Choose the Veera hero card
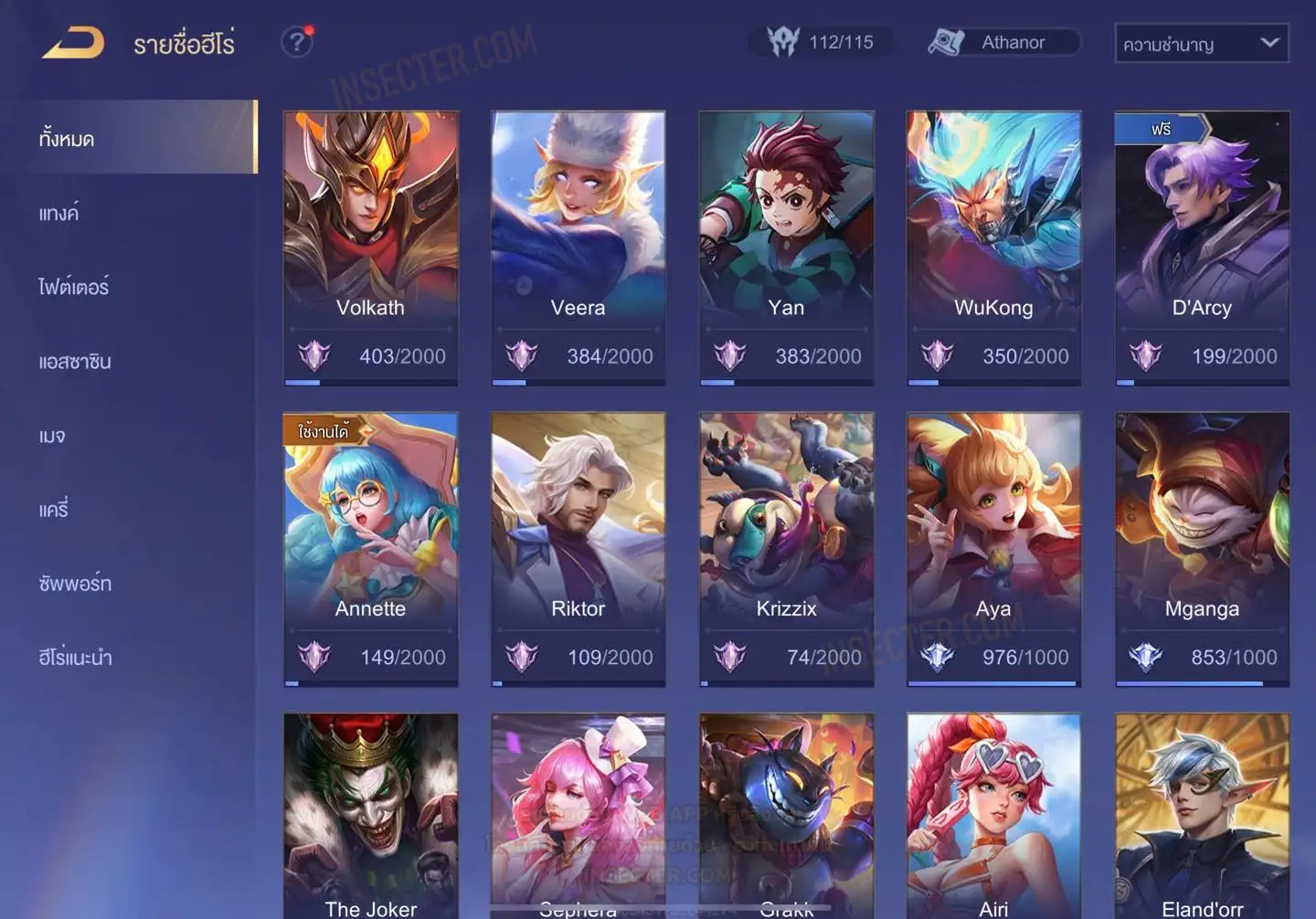Image resolution: width=1316 pixels, height=919 pixels. (x=578, y=247)
